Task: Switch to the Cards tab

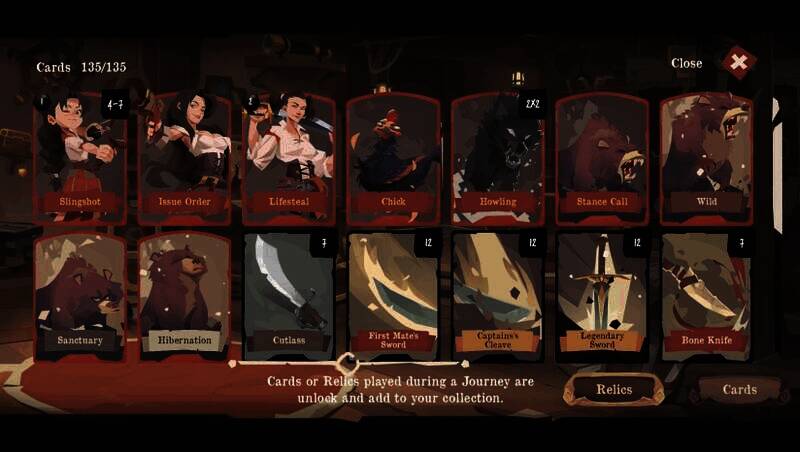Action: 740,389
